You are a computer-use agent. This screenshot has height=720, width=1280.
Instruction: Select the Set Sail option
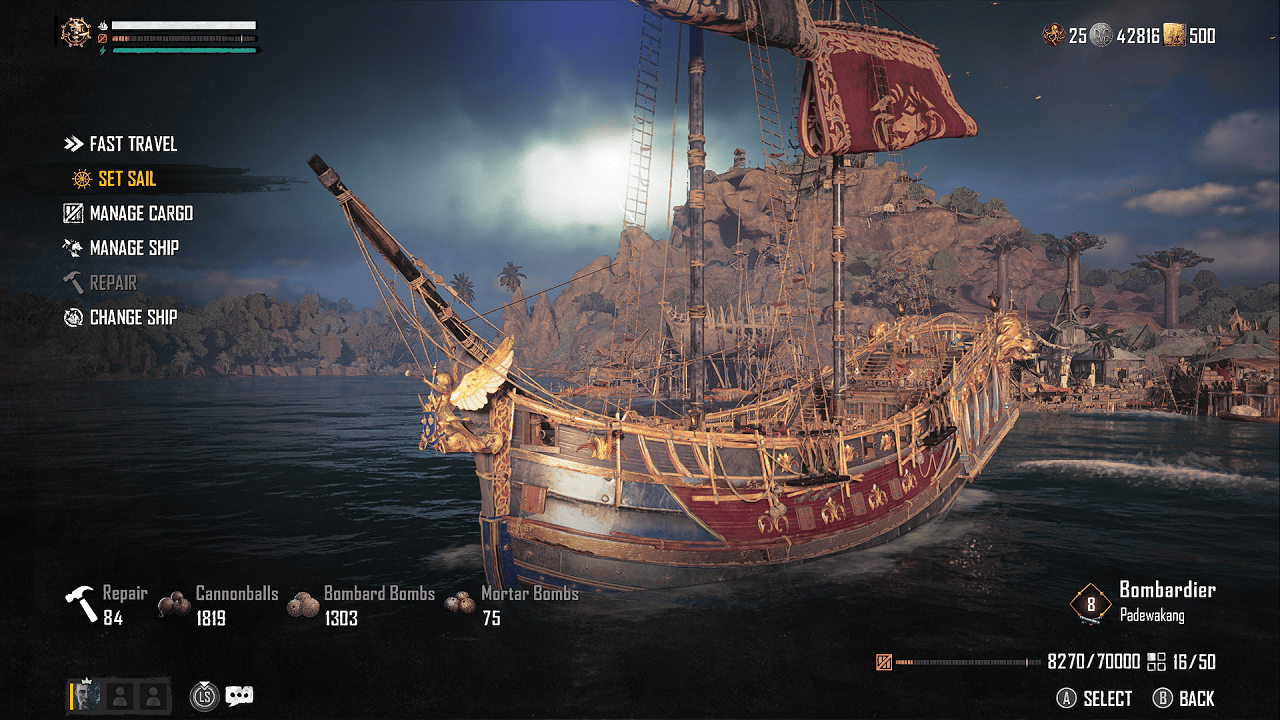tap(126, 179)
